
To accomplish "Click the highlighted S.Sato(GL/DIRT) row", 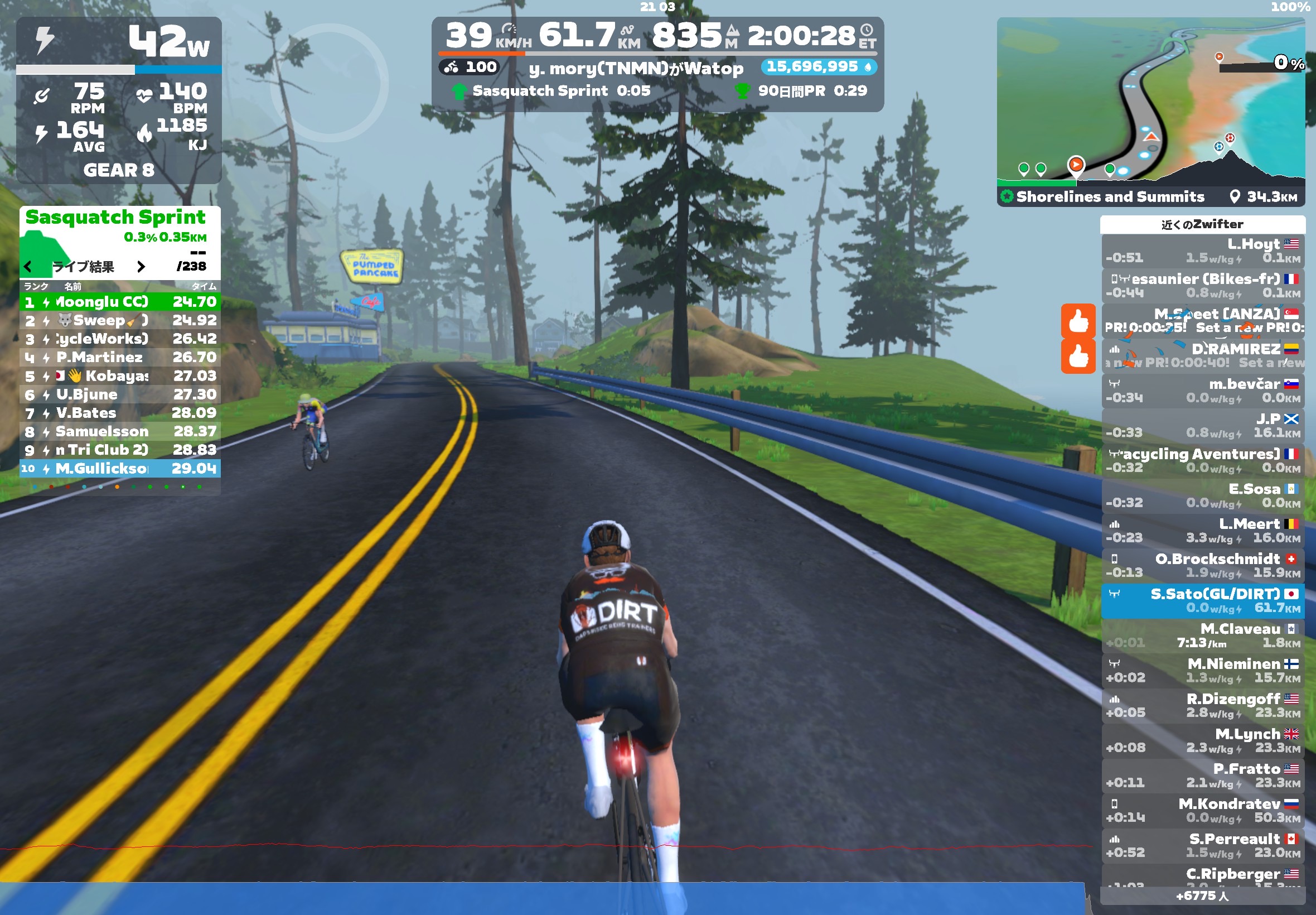I will pyautogui.click(x=1202, y=600).
